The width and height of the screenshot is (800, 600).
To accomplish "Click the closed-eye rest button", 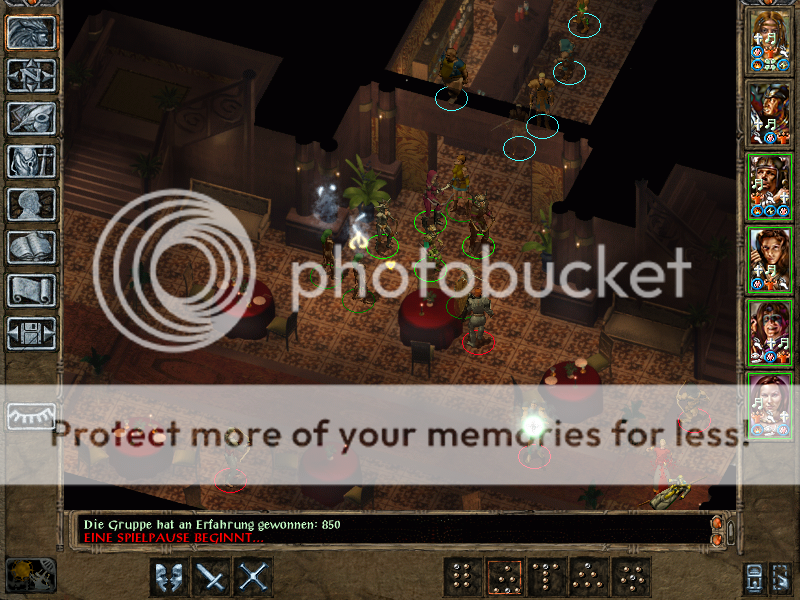I will (x=31, y=416).
